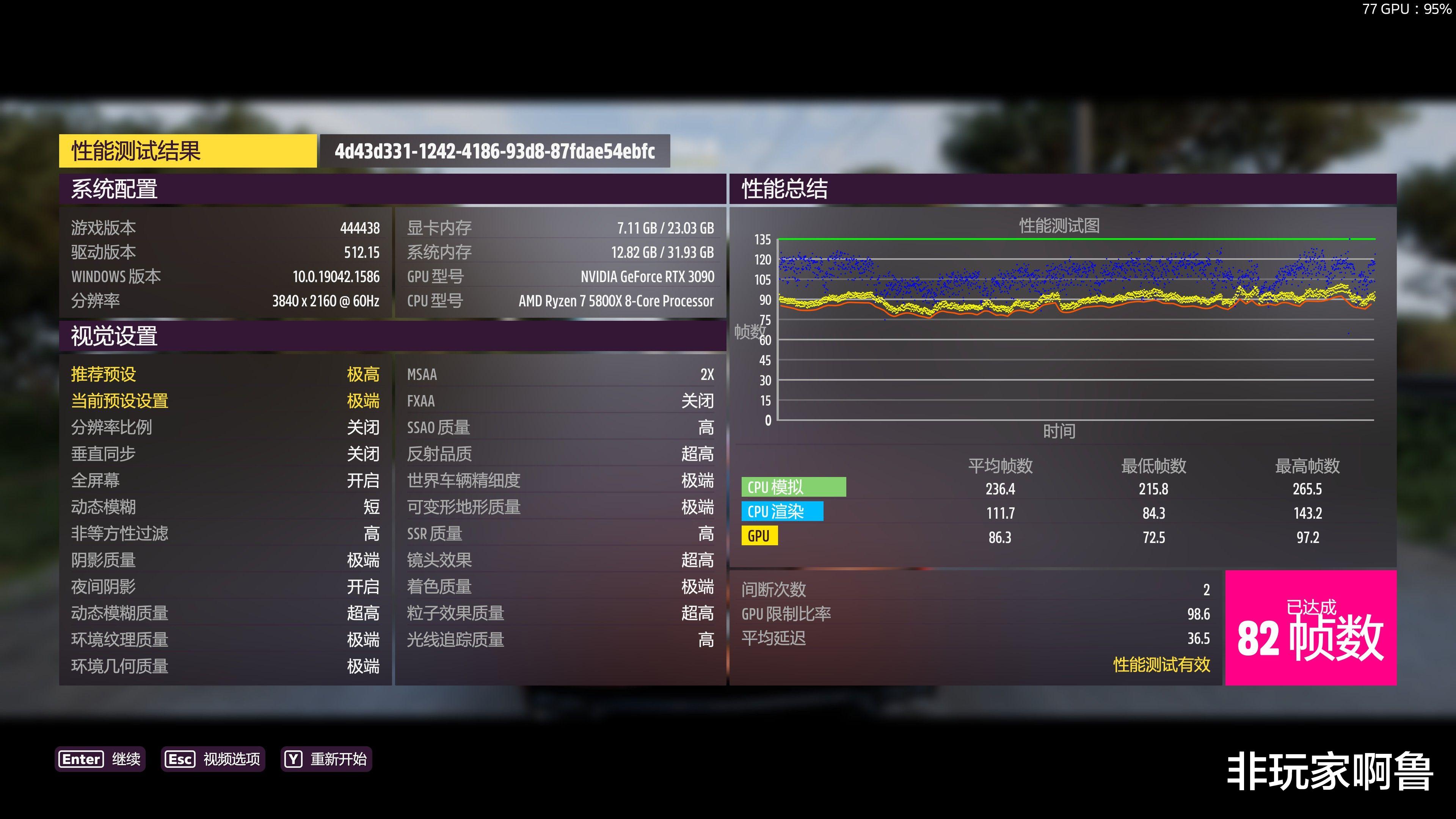Click the Y key icon for 重新开始
The height and width of the screenshot is (819, 1456).
(x=293, y=759)
